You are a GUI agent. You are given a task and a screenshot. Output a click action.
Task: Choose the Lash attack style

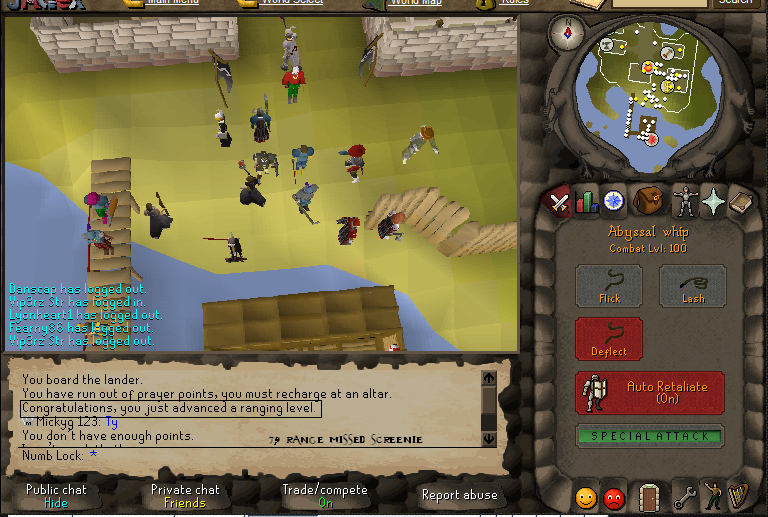[693, 286]
